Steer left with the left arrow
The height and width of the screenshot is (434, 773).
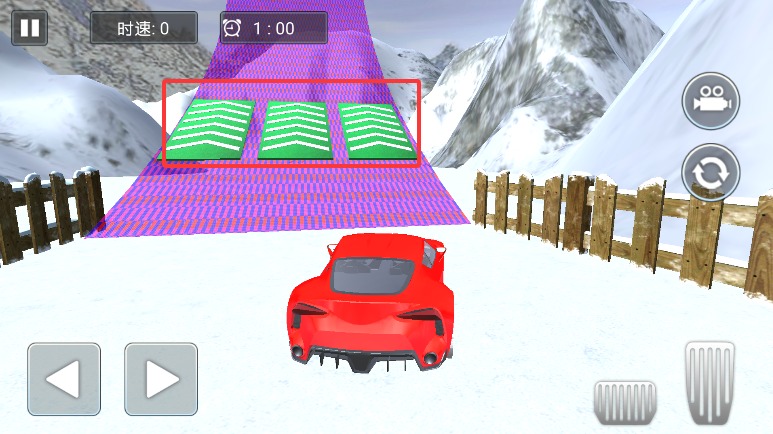click(64, 379)
